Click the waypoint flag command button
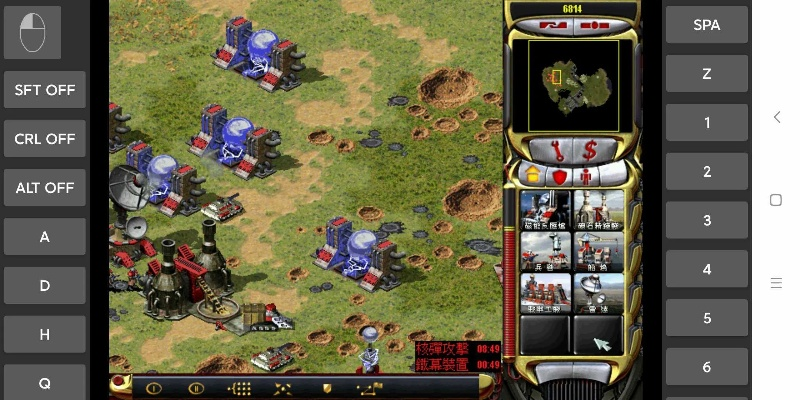Screen dimensions: 800x400 click(x=368, y=388)
